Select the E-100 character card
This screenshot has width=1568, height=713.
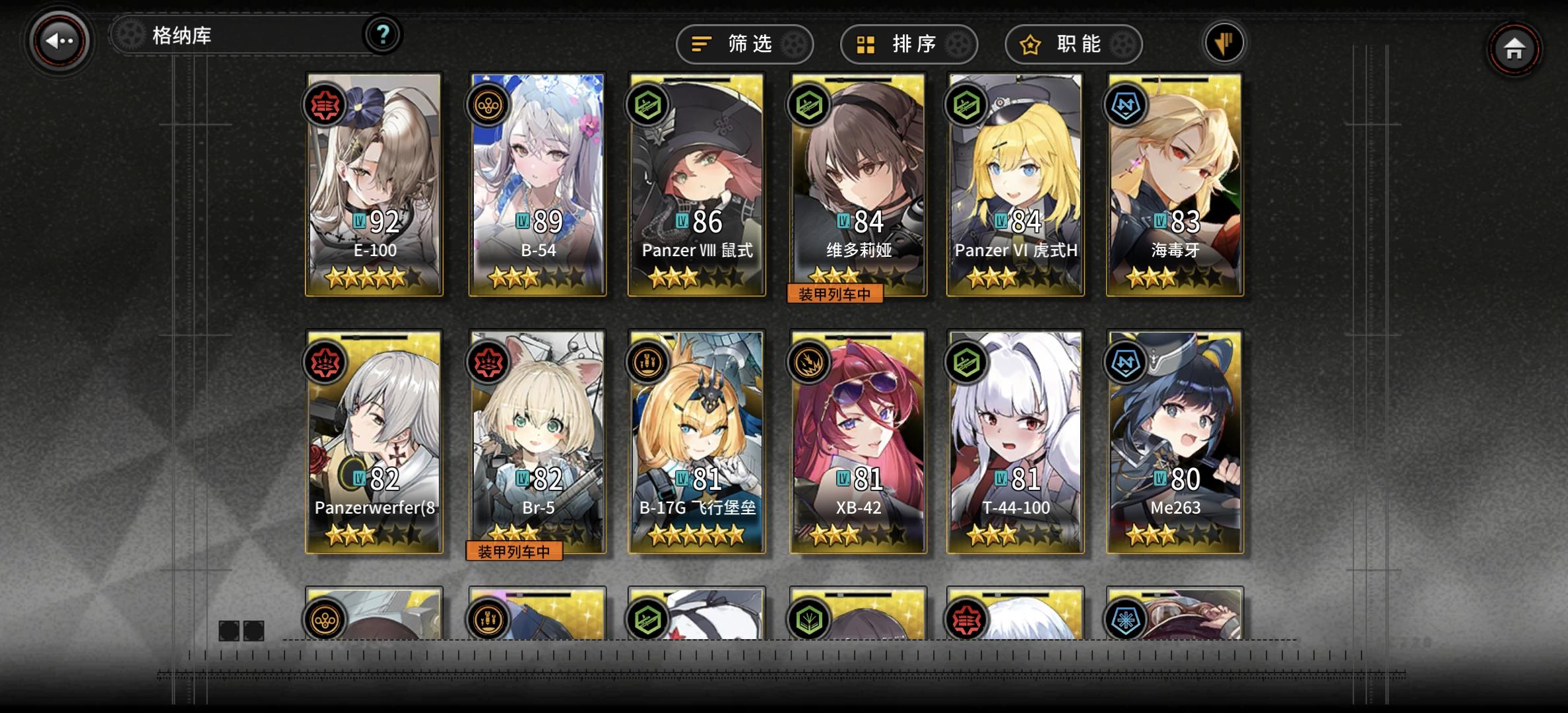[x=374, y=185]
